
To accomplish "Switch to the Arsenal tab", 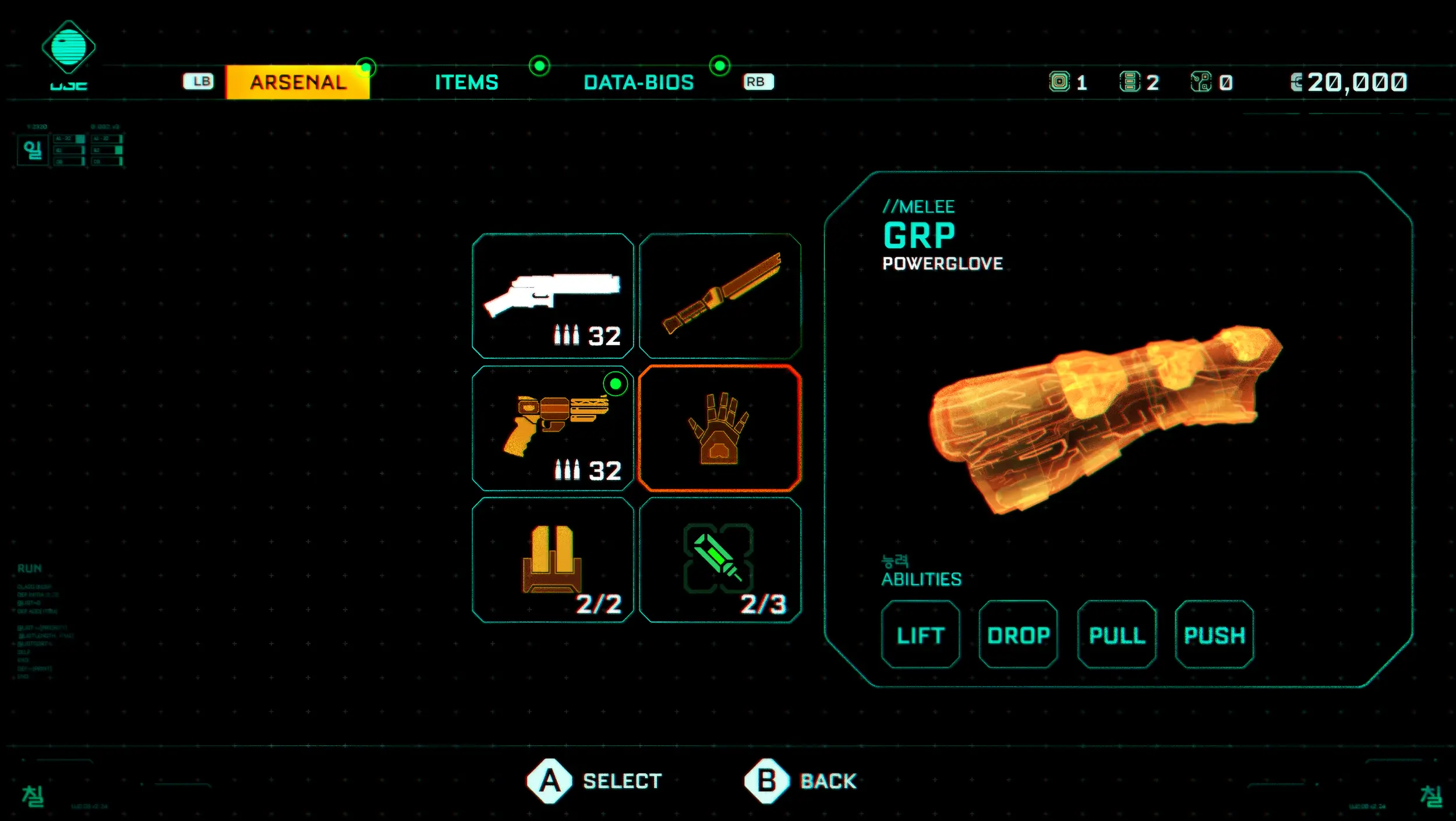I will [298, 82].
